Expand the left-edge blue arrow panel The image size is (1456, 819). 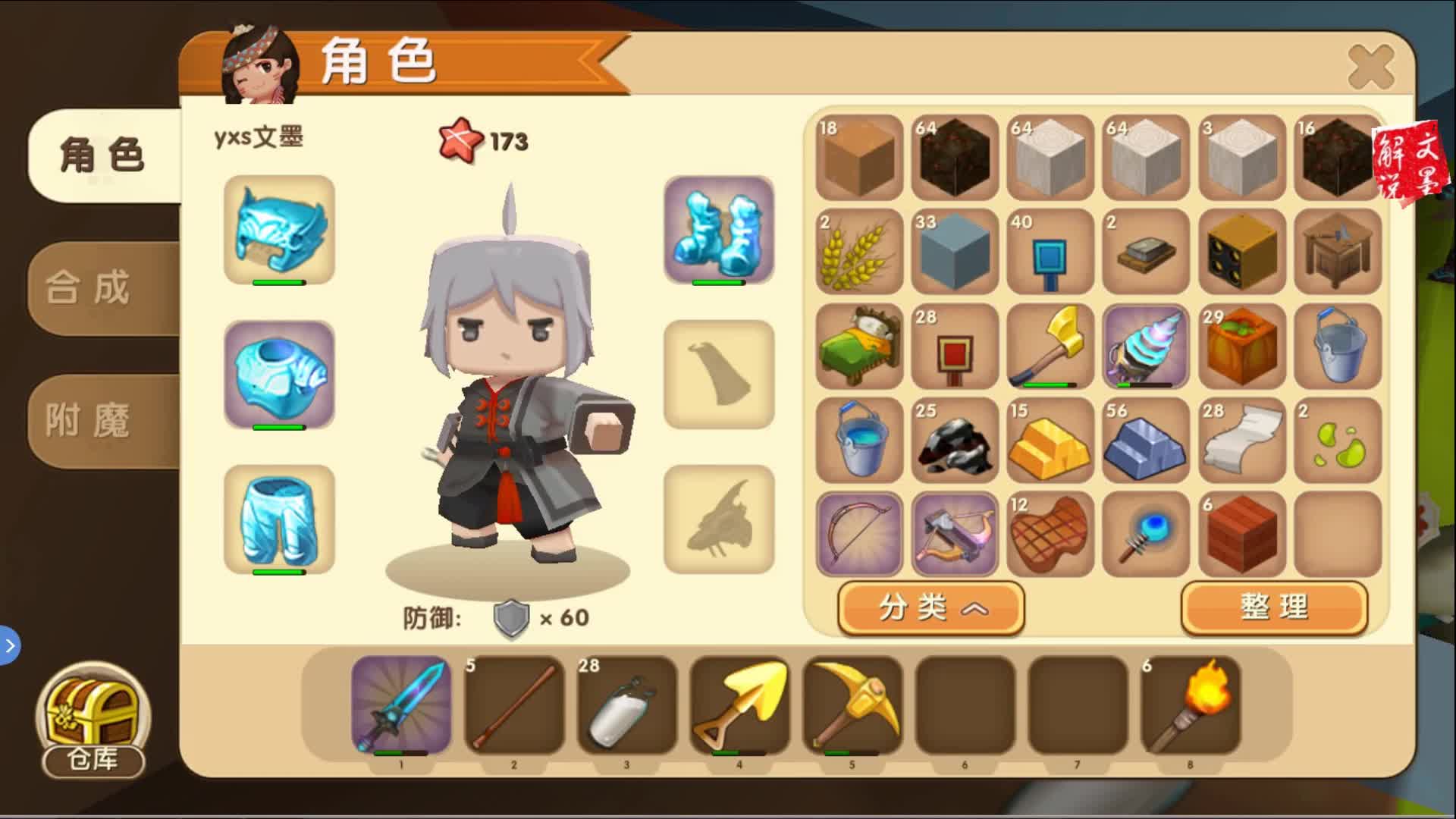(x=9, y=647)
